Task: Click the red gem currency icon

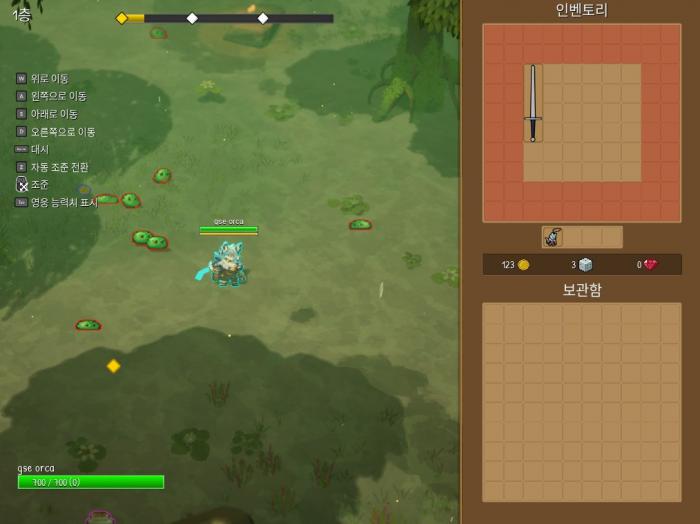Action: point(650,265)
